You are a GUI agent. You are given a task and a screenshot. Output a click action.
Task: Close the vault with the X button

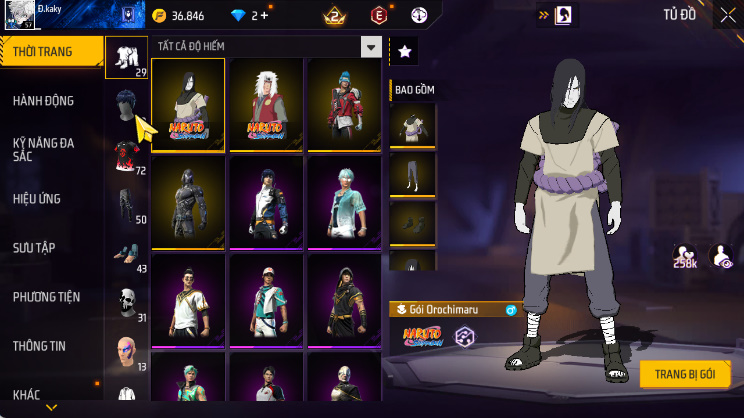point(726,15)
